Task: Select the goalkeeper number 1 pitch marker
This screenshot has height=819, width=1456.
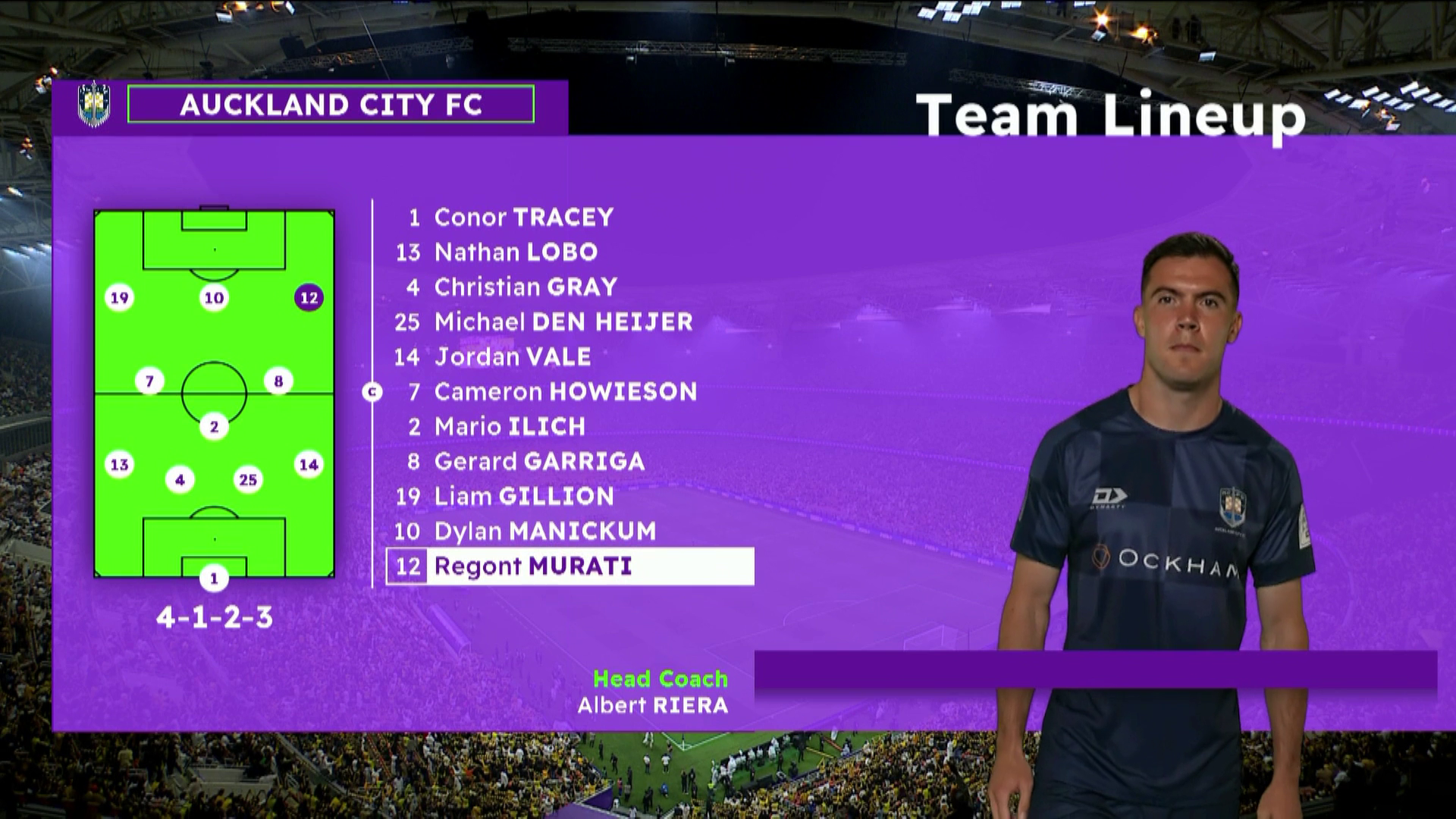Action: point(214,579)
